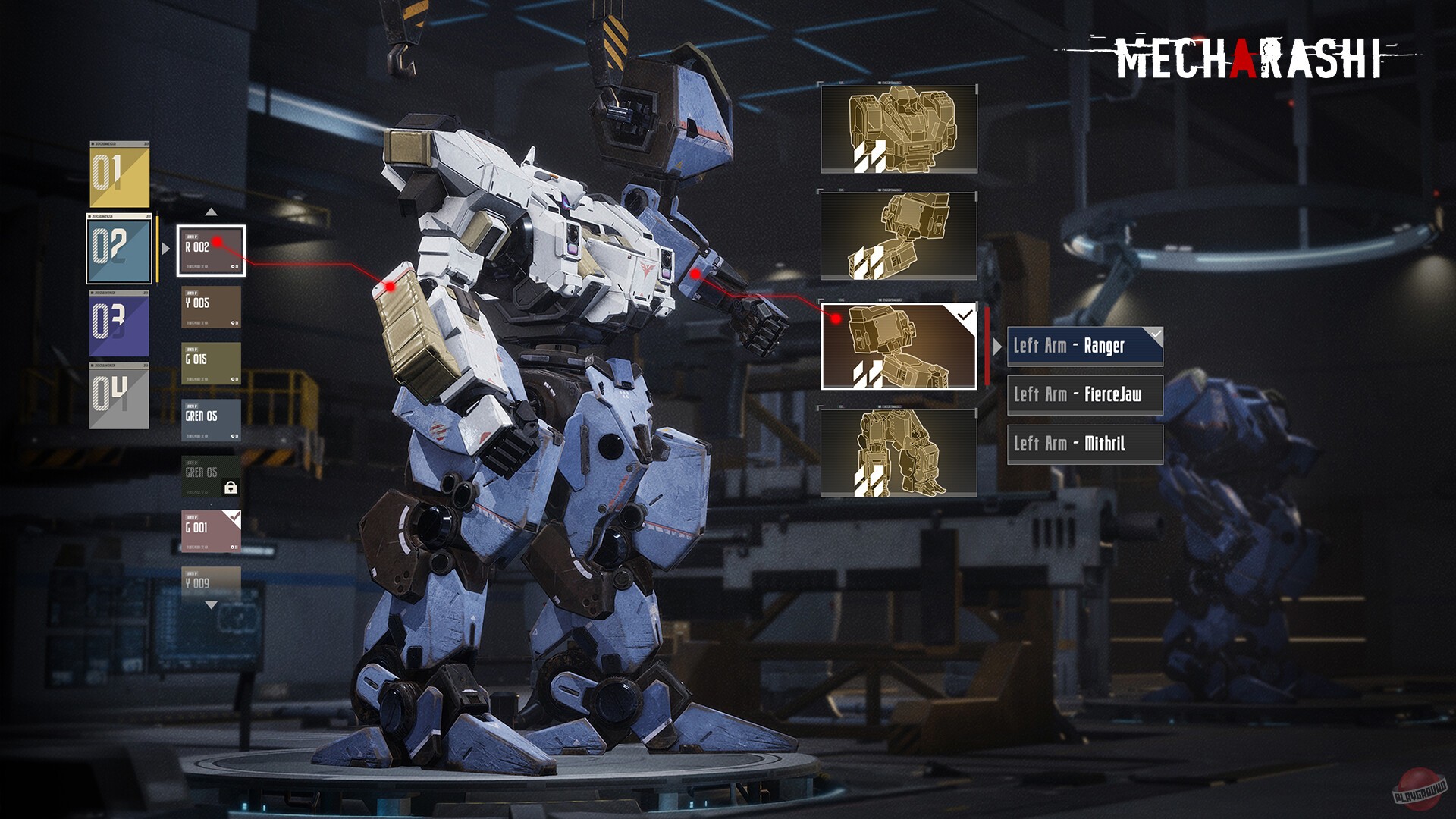This screenshot has width=1456, height=819.
Task: Apply the Y 005 brown color
Action: (x=211, y=306)
